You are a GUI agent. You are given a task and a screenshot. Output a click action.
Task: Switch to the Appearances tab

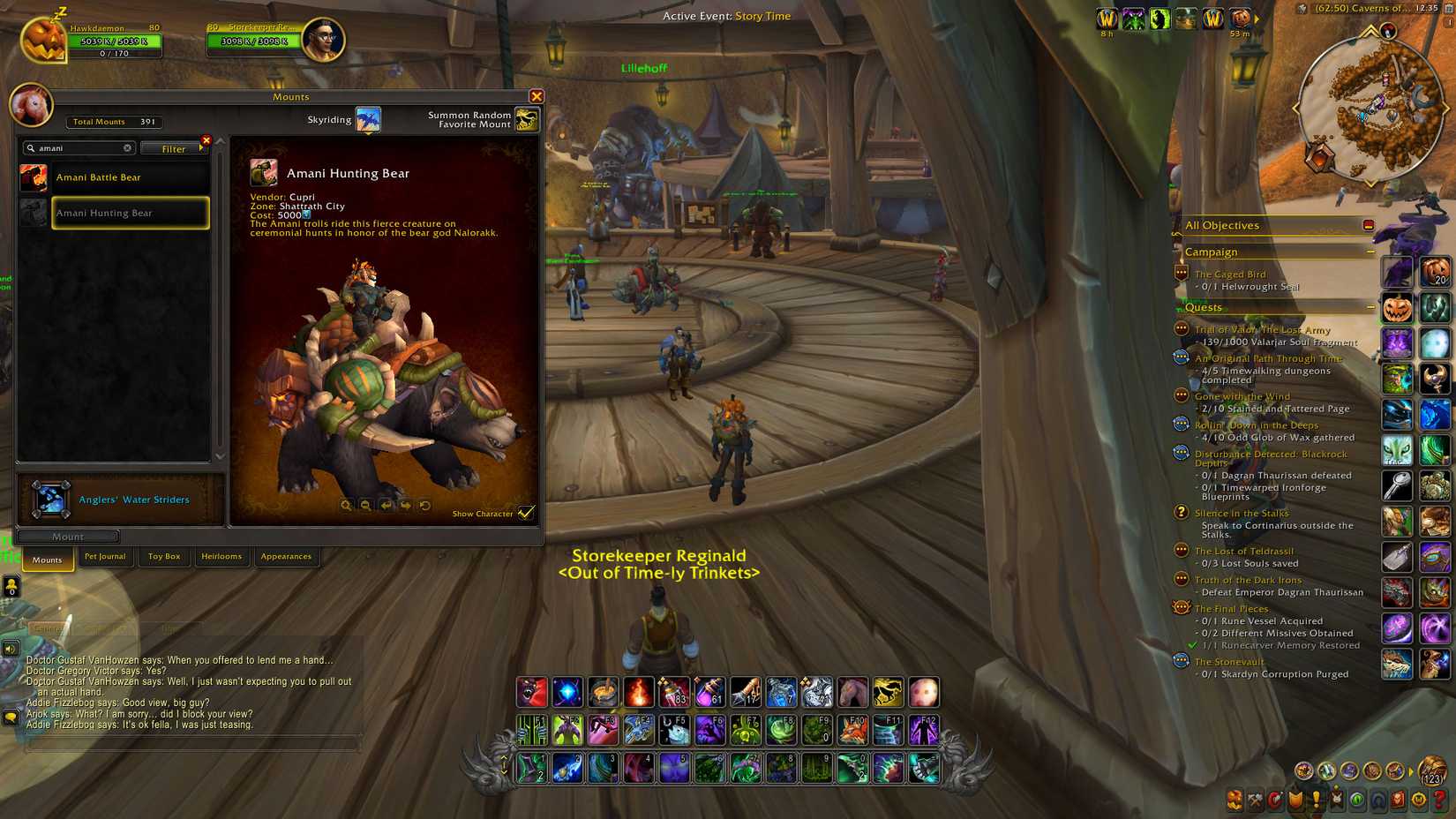(286, 557)
